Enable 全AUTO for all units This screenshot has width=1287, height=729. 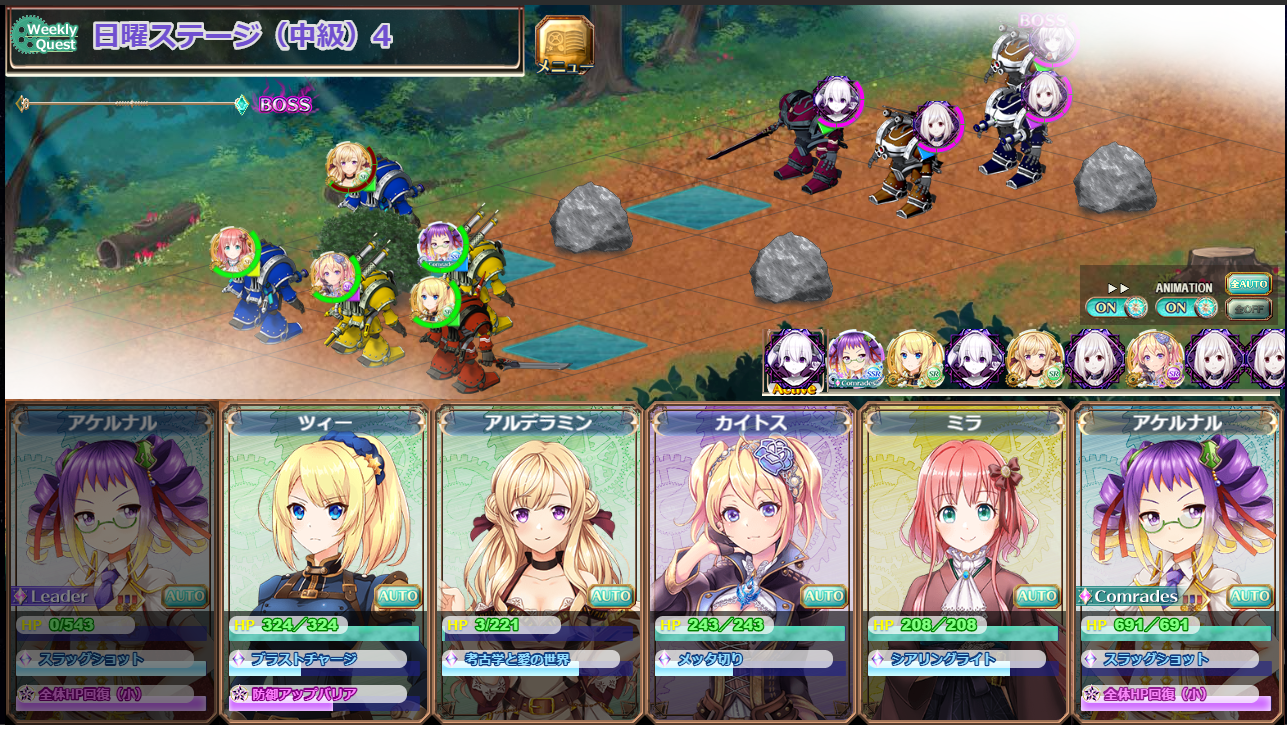click(x=1248, y=284)
